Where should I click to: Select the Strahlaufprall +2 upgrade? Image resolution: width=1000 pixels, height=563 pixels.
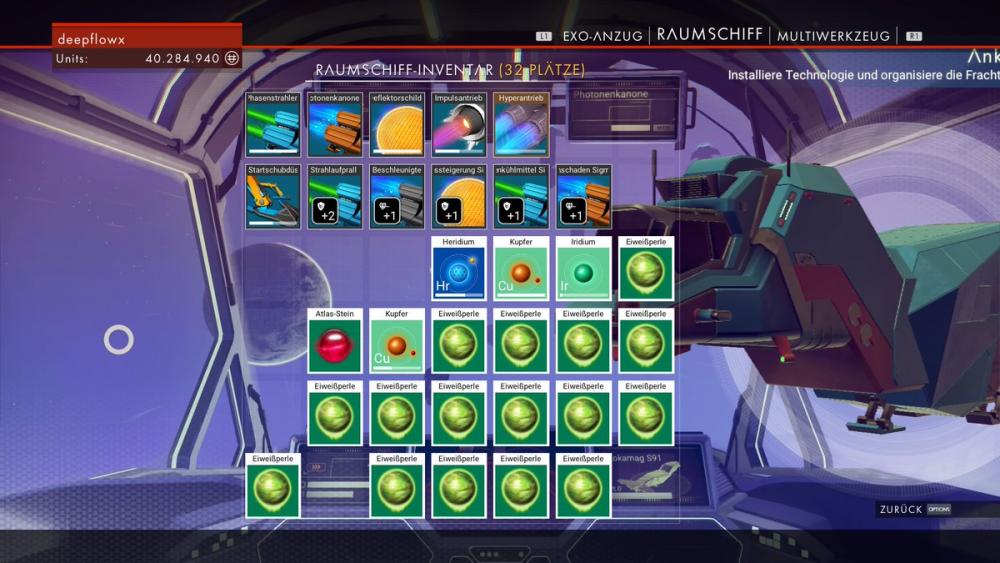335,197
